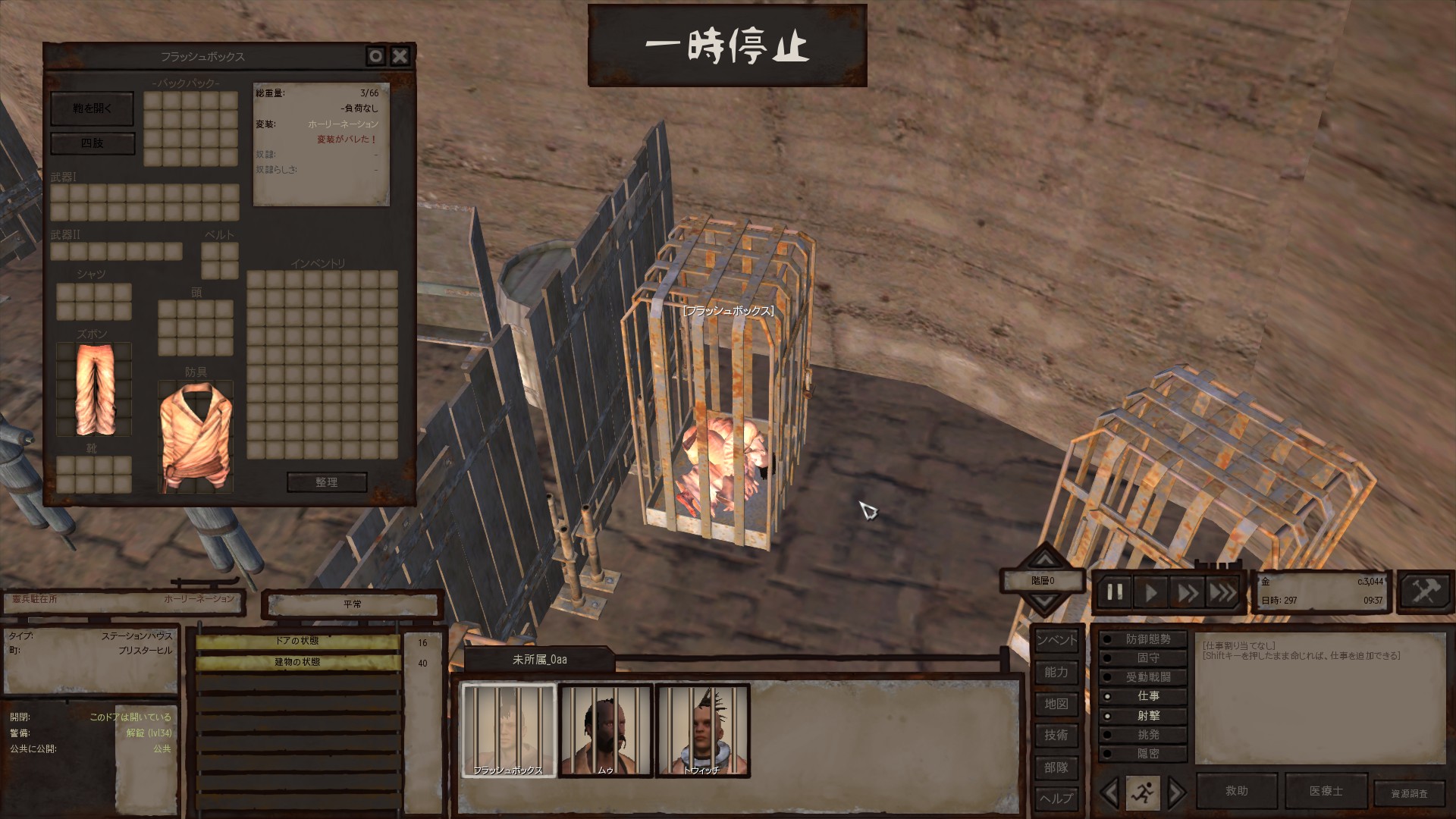The image size is (1456, 819).
Task: Resume normal speed with play button
Action: [x=1150, y=592]
